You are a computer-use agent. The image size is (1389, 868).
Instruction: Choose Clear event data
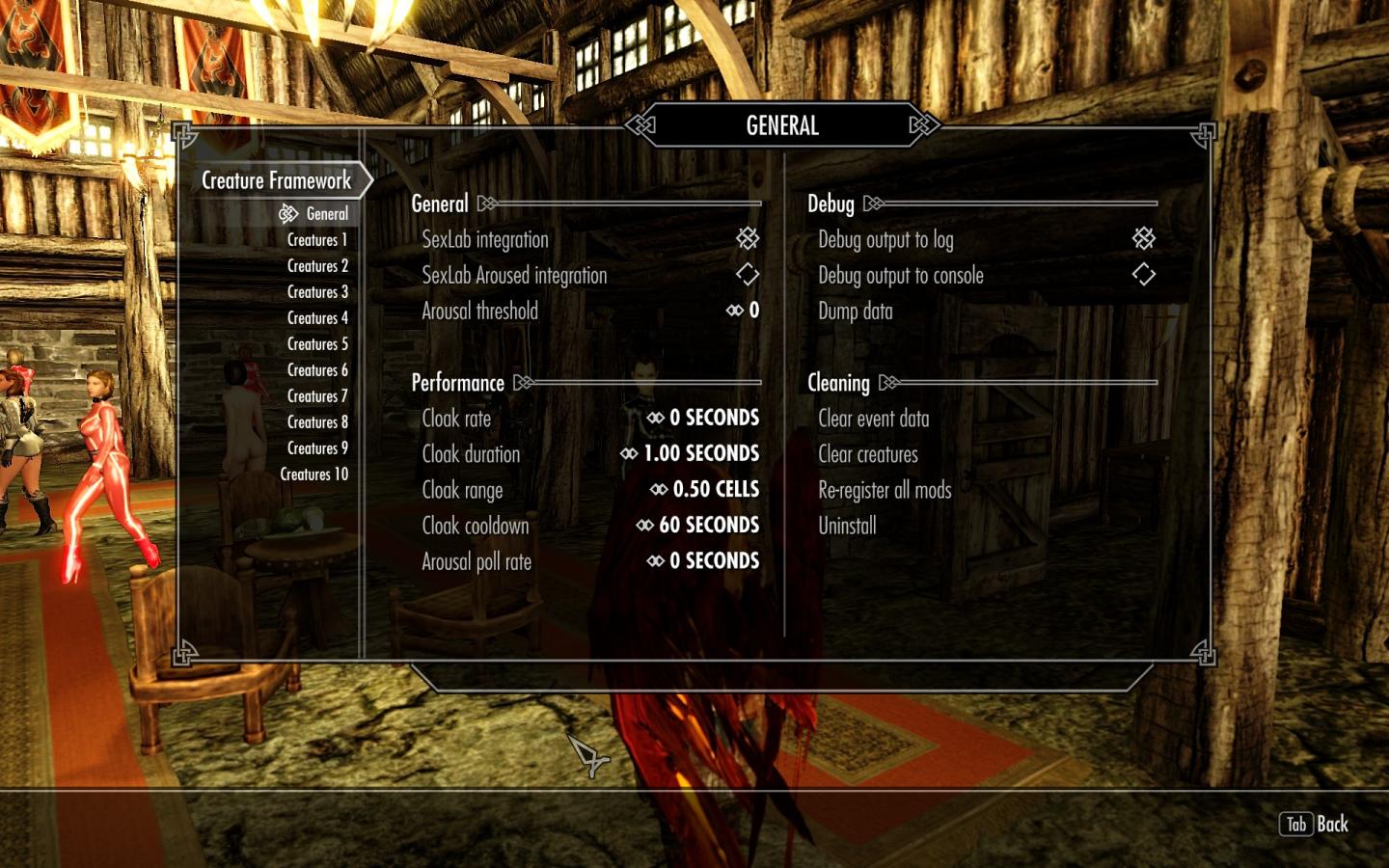(x=874, y=419)
